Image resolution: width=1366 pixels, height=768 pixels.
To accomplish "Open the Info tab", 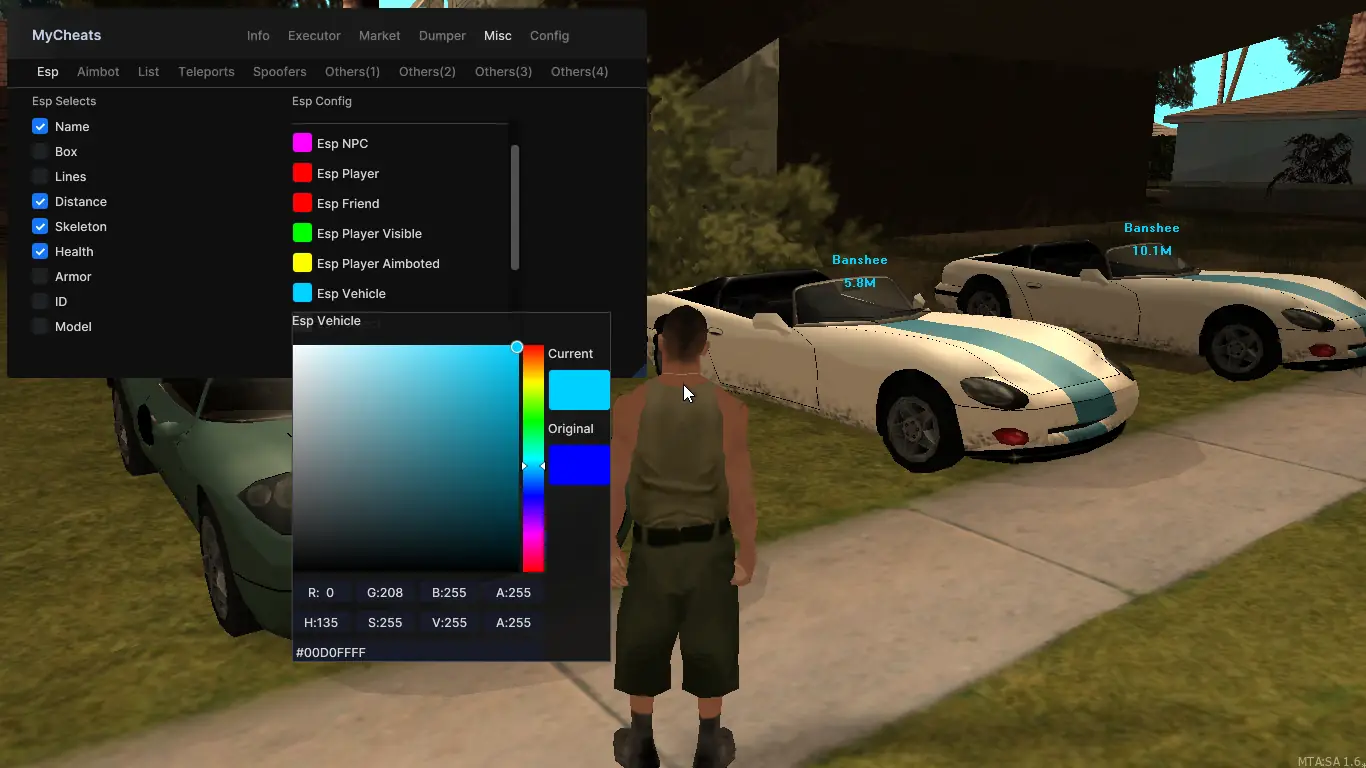I will tap(258, 36).
